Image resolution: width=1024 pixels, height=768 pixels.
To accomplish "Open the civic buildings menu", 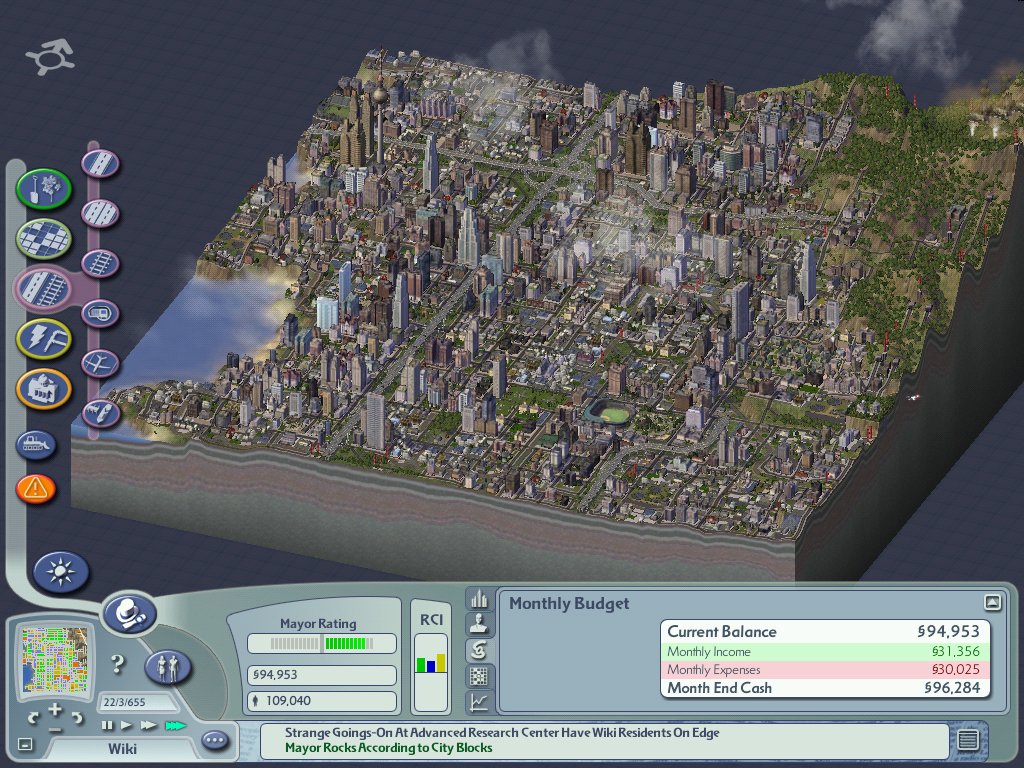I will pyautogui.click(x=44, y=389).
